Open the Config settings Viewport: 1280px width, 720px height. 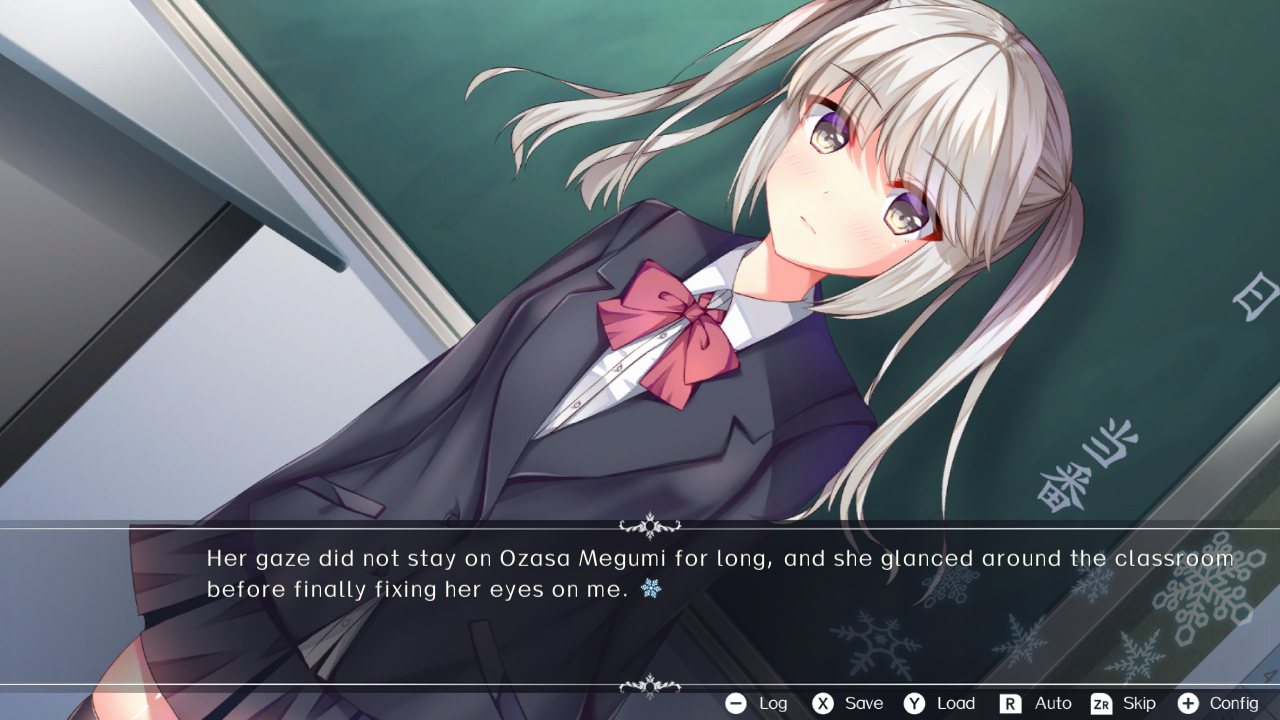tap(1232, 703)
